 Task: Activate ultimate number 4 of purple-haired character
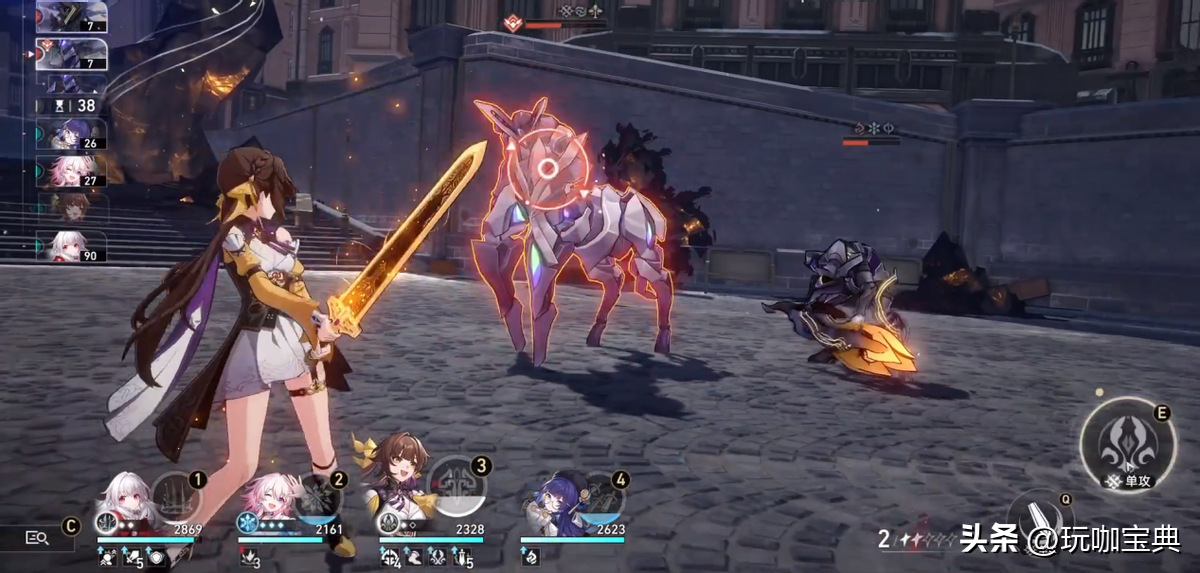pos(598,499)
